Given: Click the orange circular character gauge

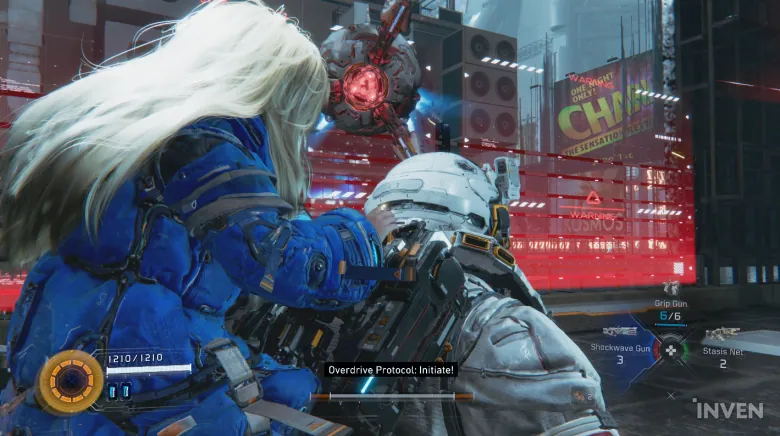Looking at the screenshot, I should click(69, 381).
